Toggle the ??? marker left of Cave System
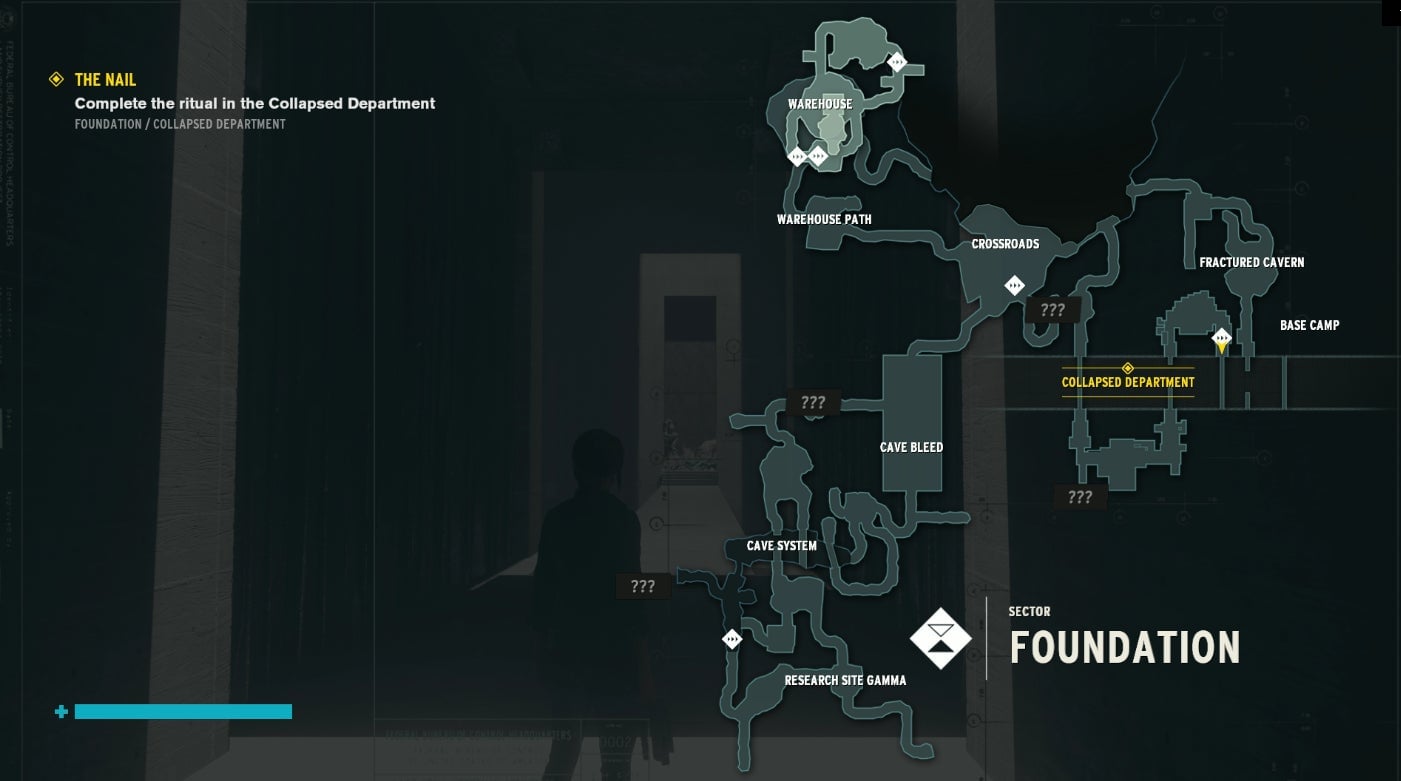The image size is (1401, 781). (x=643, y=585)
